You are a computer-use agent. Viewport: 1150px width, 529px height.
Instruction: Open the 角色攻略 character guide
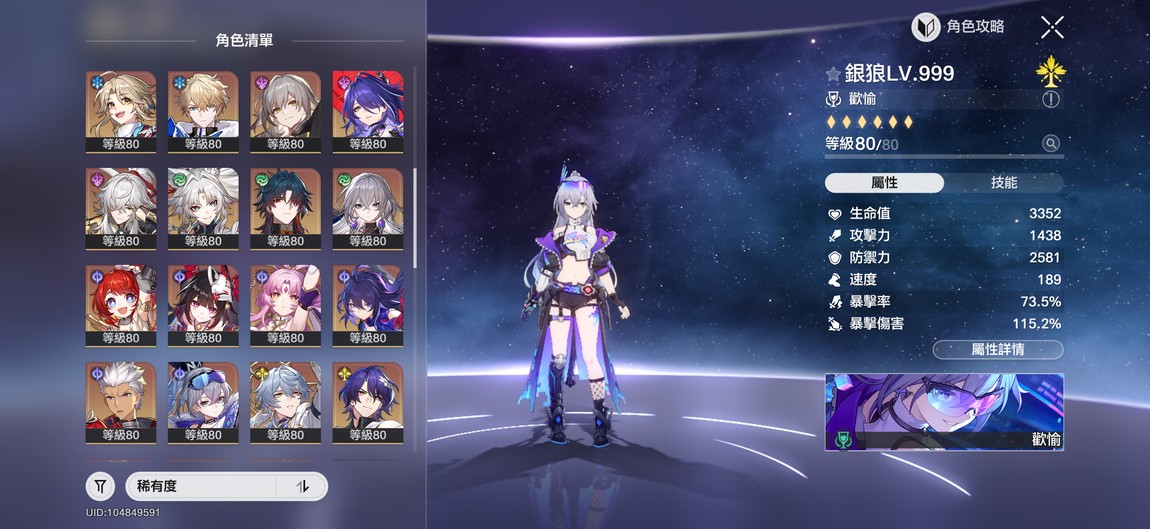(959, 27)
